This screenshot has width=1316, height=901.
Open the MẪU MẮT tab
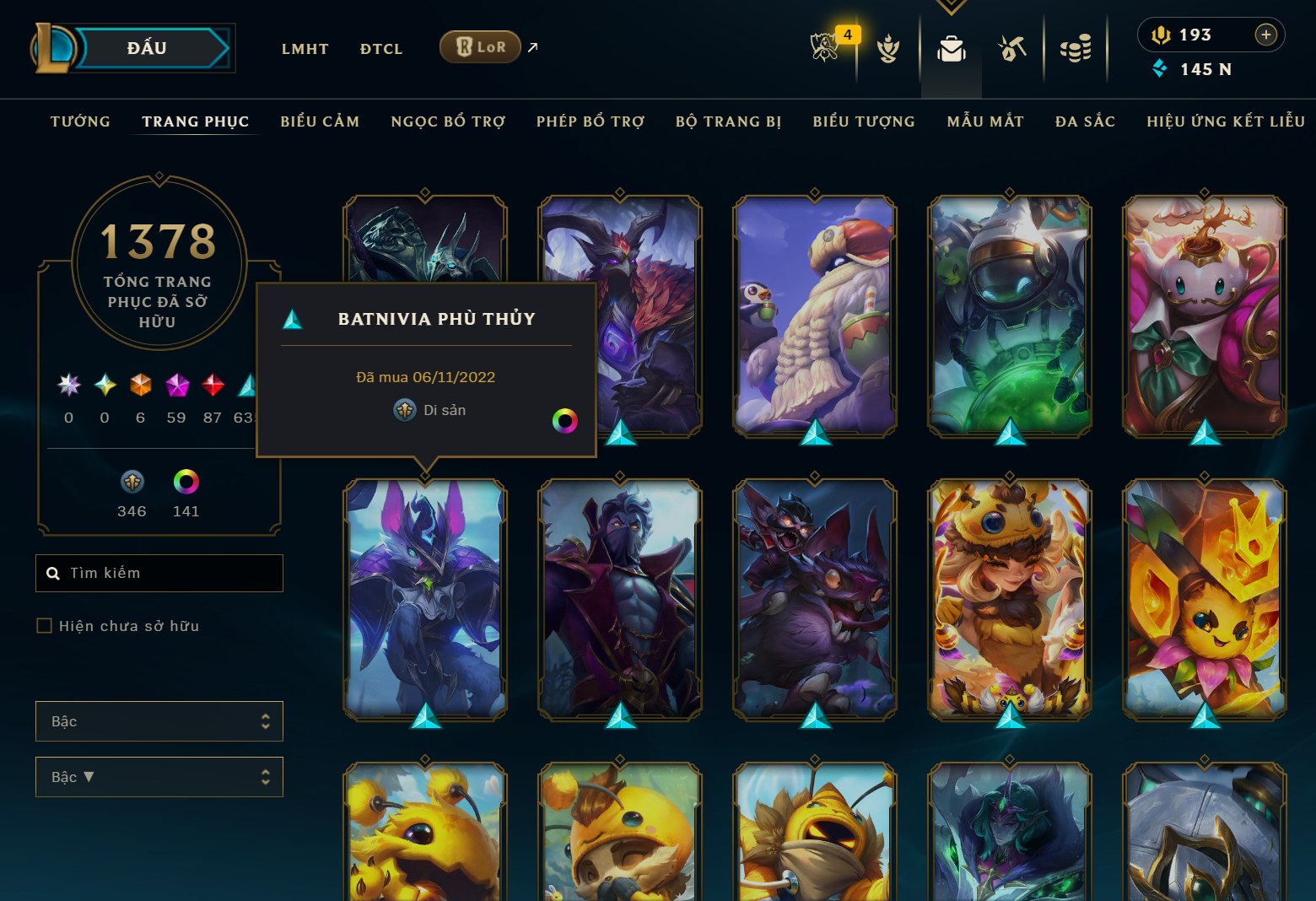pos(985,121)
